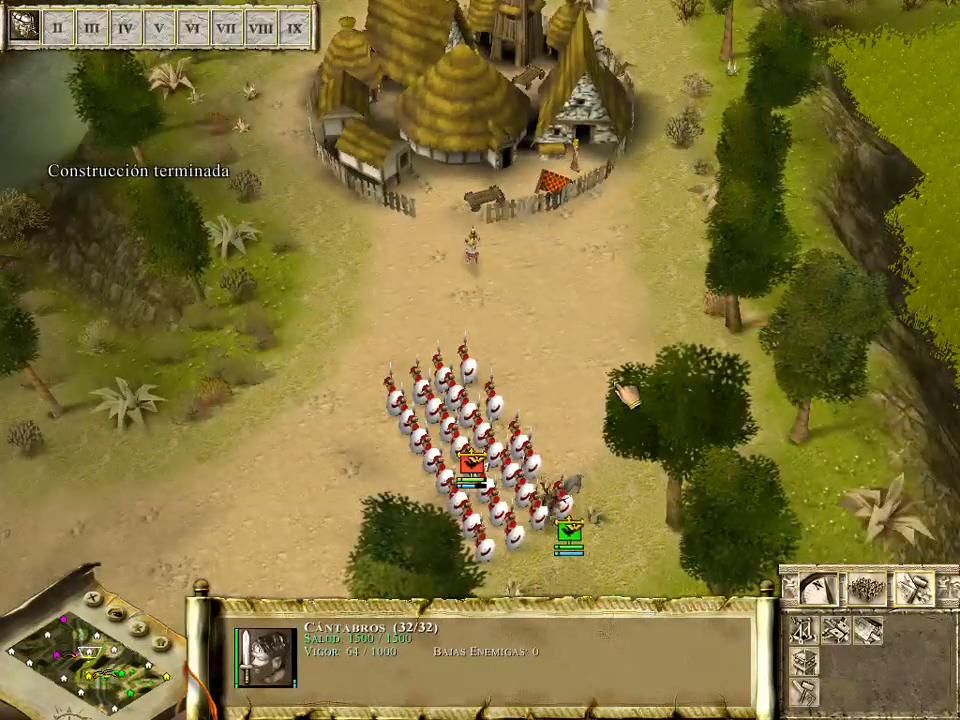Choose control group II
The height and width of the screenshot is (720, 960).
(58, 27)
